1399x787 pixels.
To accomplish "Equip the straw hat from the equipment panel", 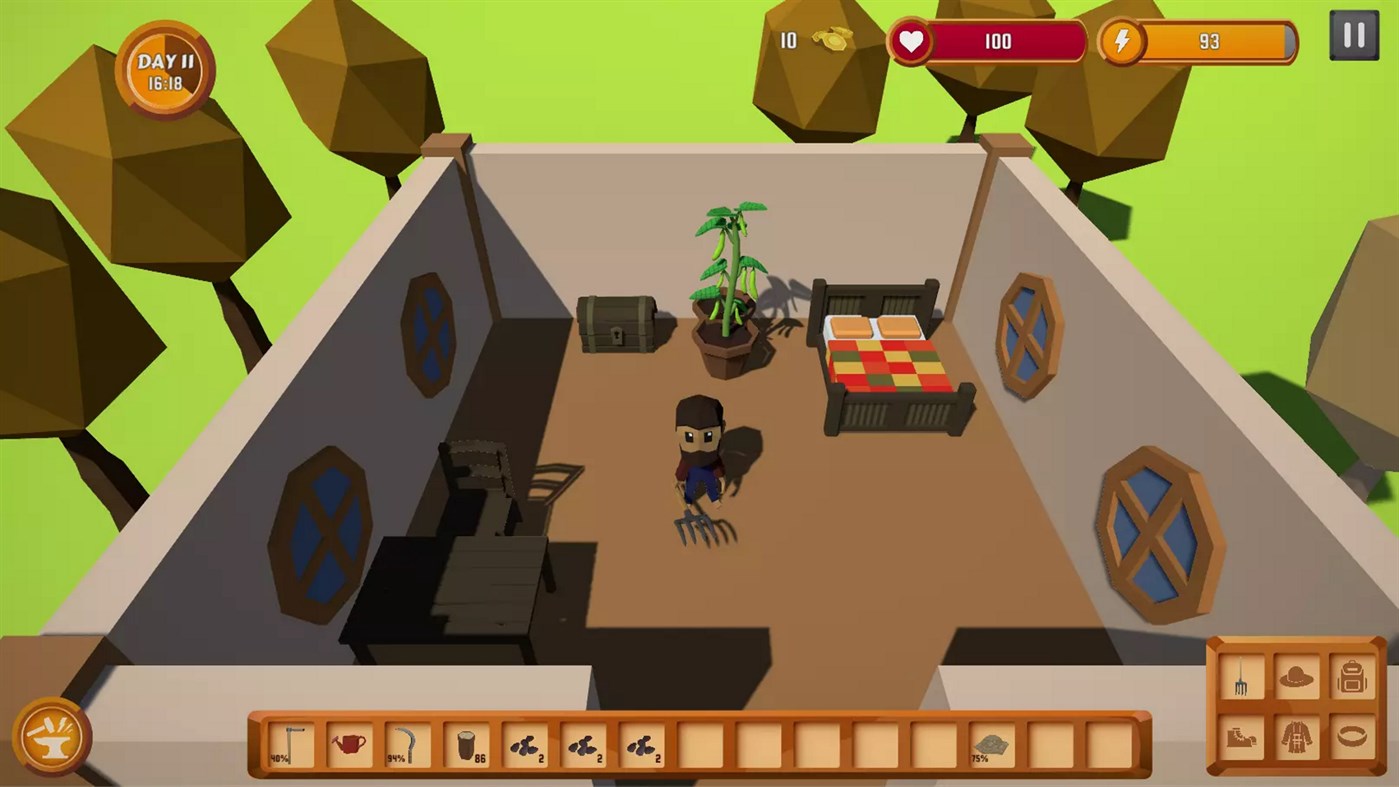I will (x=1296, y=676).
